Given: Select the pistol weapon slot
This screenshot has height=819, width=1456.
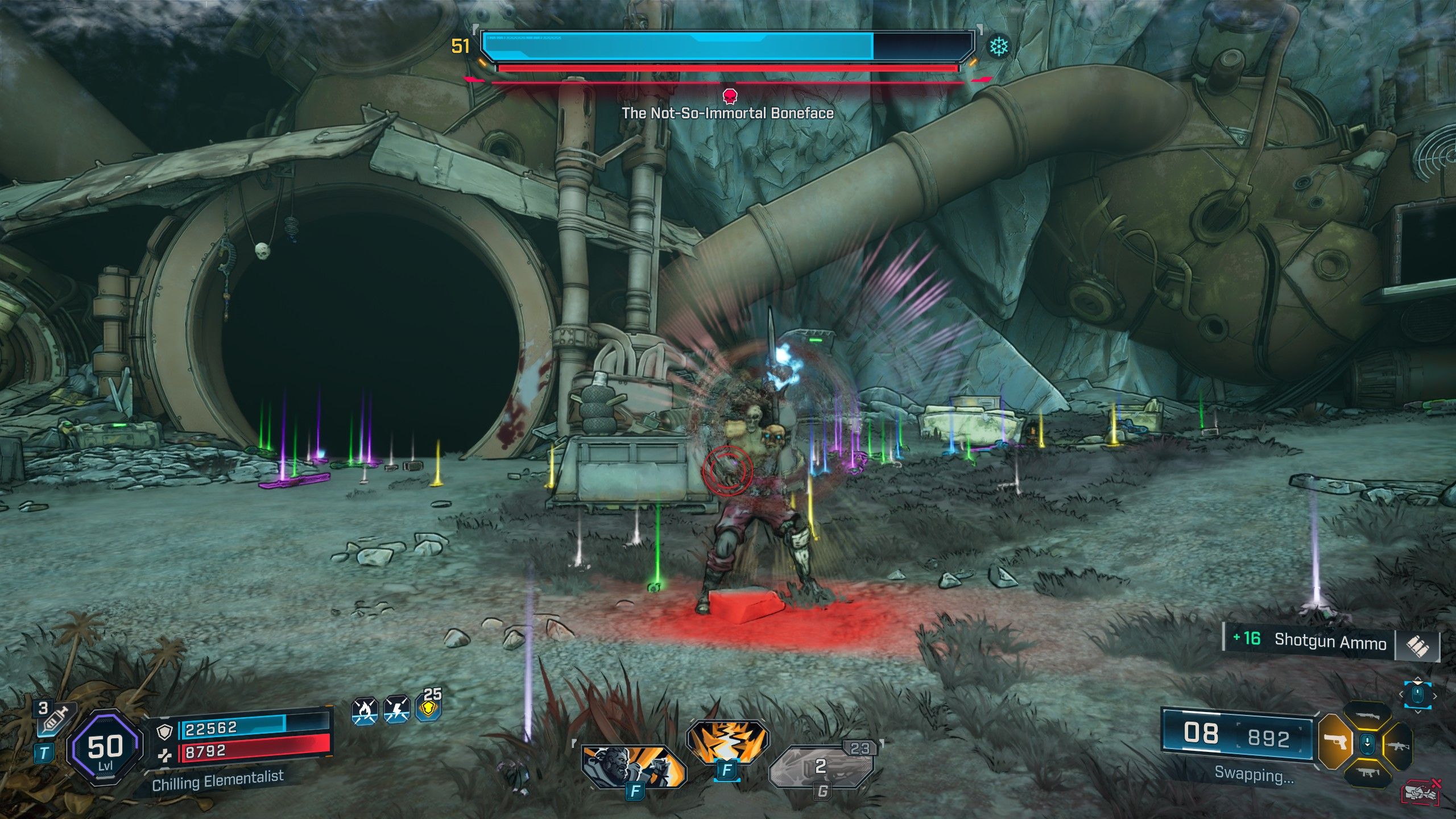Looking at the screenshot, I should [x=1335, y=743].
